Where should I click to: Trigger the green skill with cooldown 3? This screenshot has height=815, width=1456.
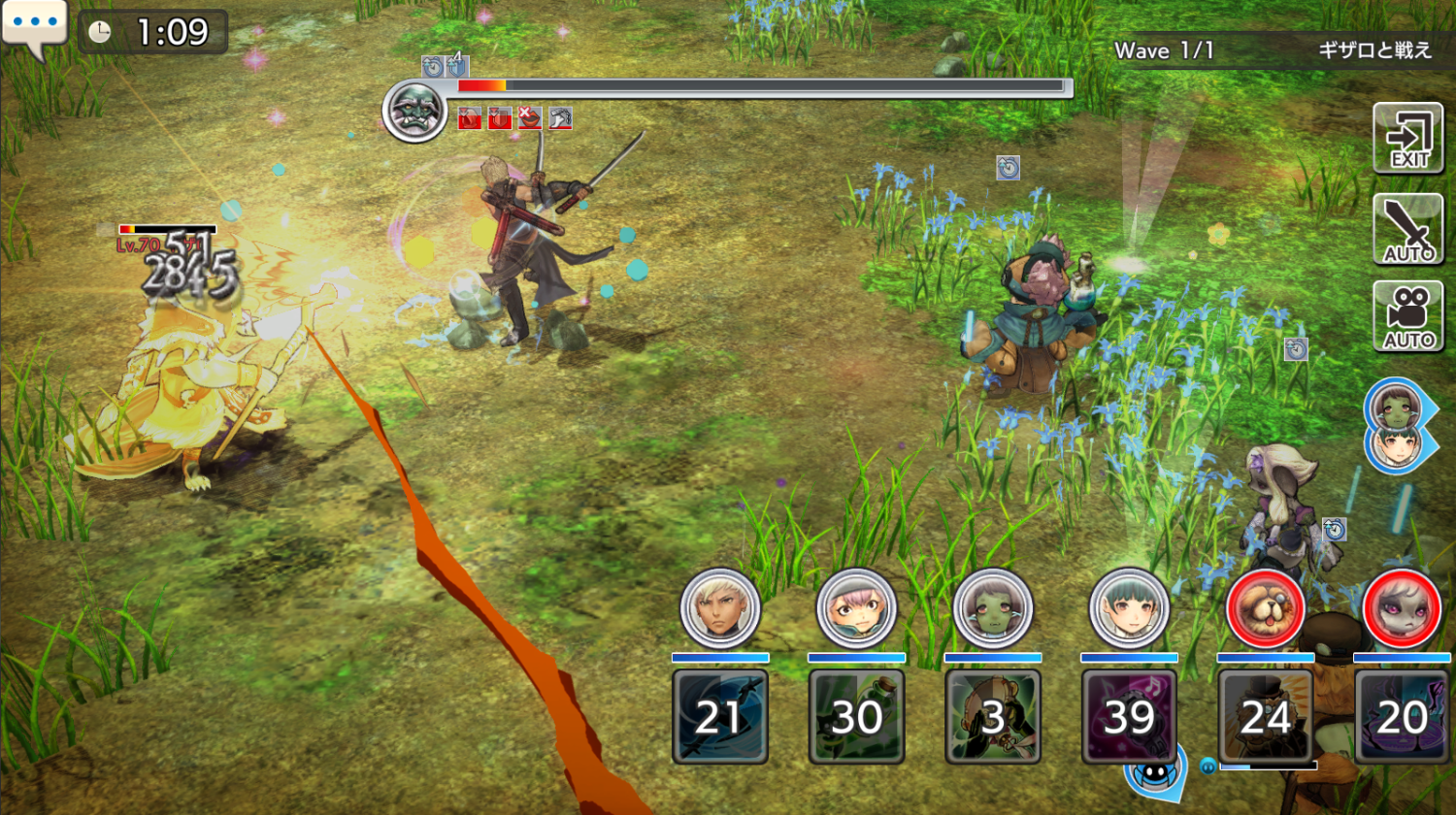coord(993,716)
